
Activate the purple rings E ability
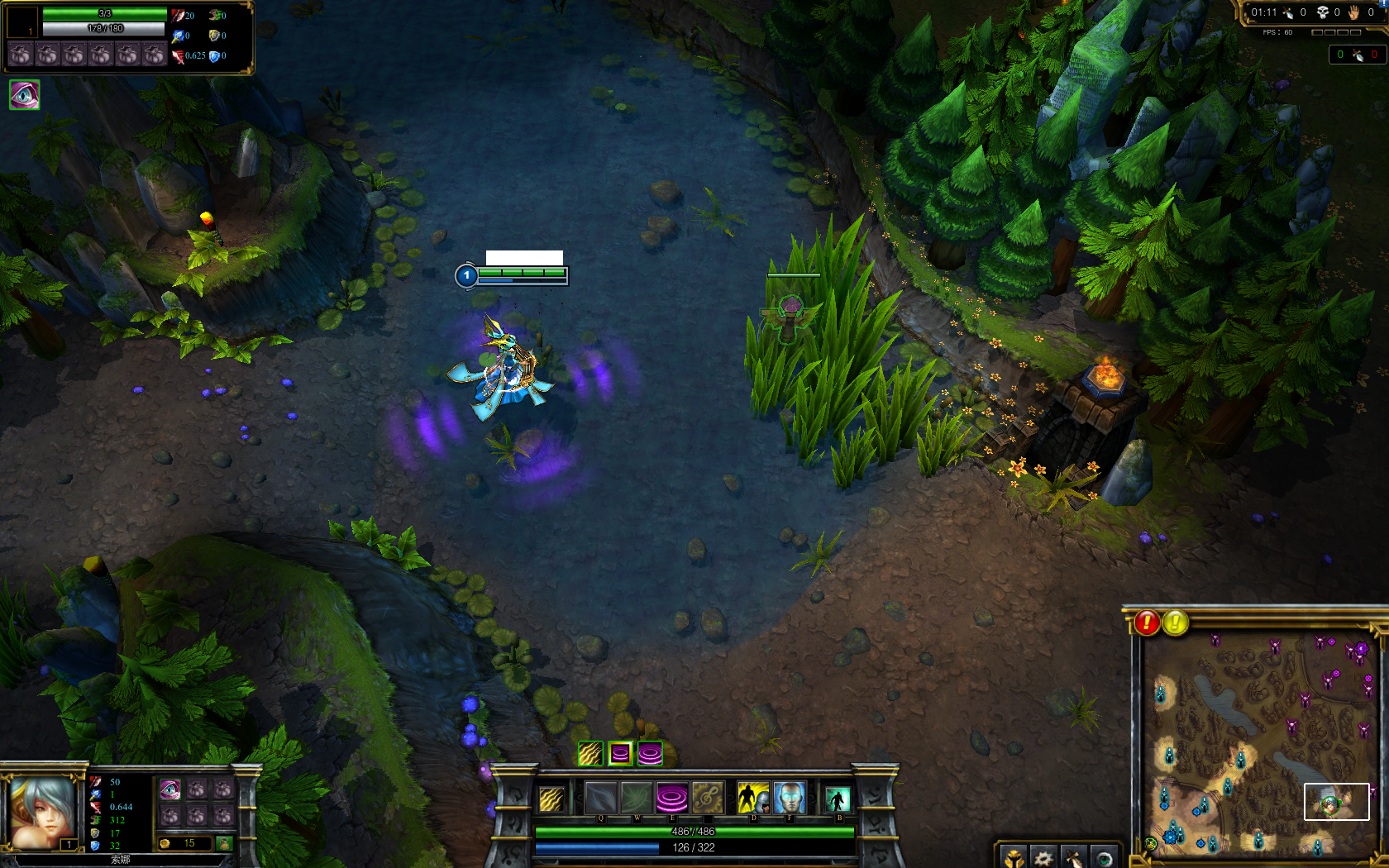pos(671,798)
